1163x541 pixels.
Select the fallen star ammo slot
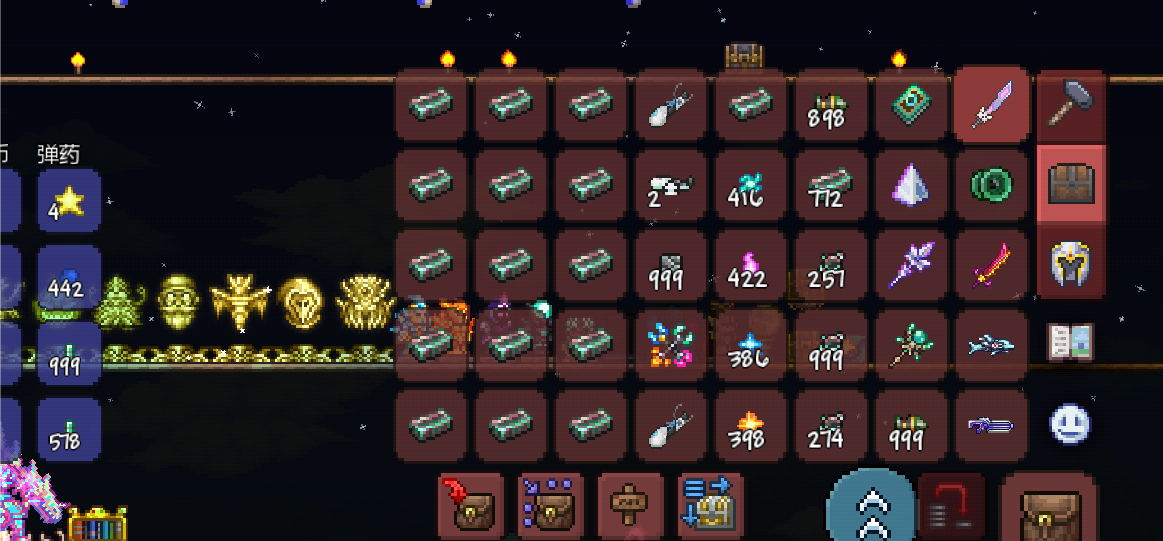click(x=69, y=200)
